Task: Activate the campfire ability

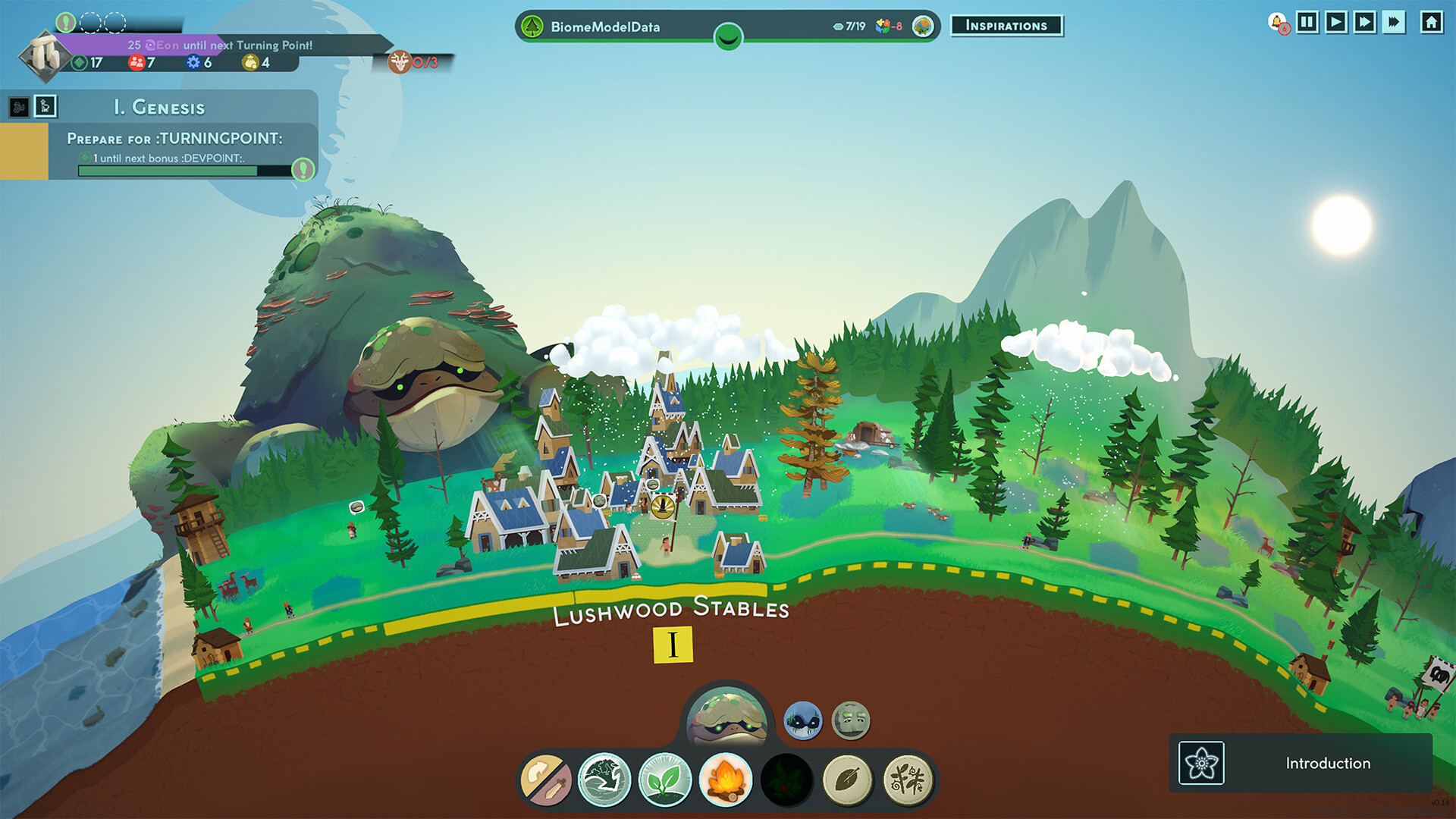Action: click(x=726, y=780)
